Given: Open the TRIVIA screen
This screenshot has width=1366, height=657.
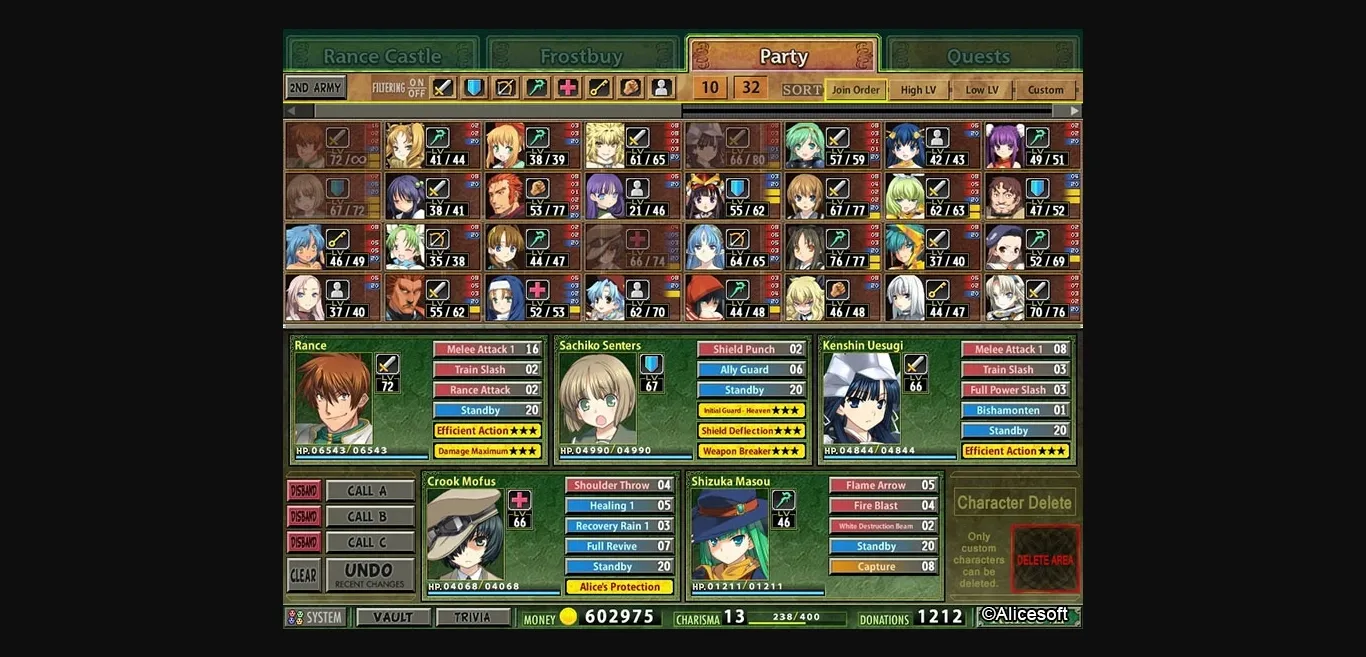Looking at the screenshot, I should 472,617.
